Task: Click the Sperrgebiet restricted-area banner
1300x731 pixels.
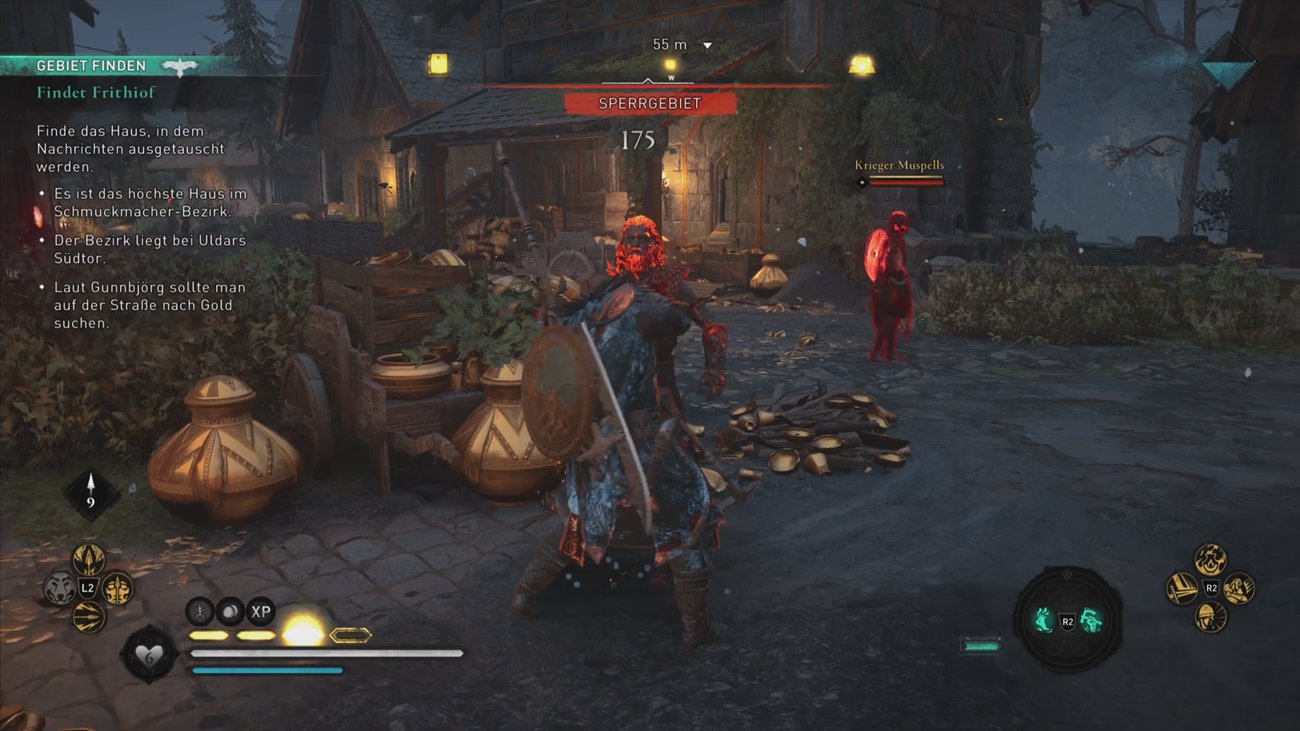Action: pyautogui.click(x=650, y=103)
